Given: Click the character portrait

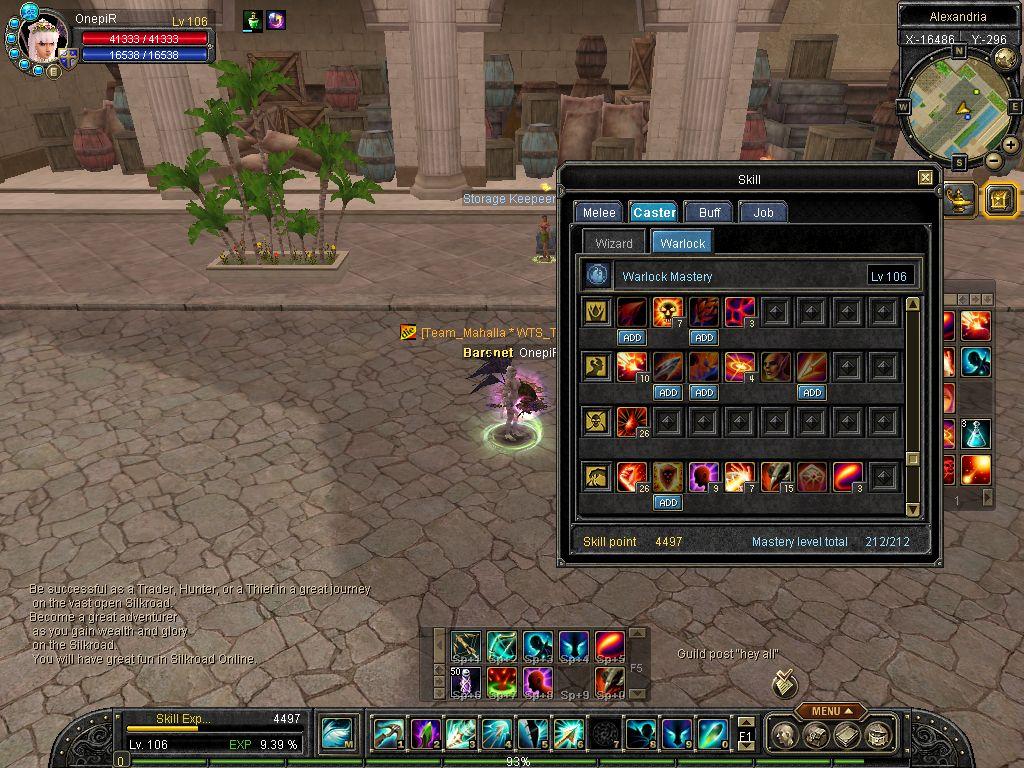Looking at the screenshot, I should click(x=45, y=40).
